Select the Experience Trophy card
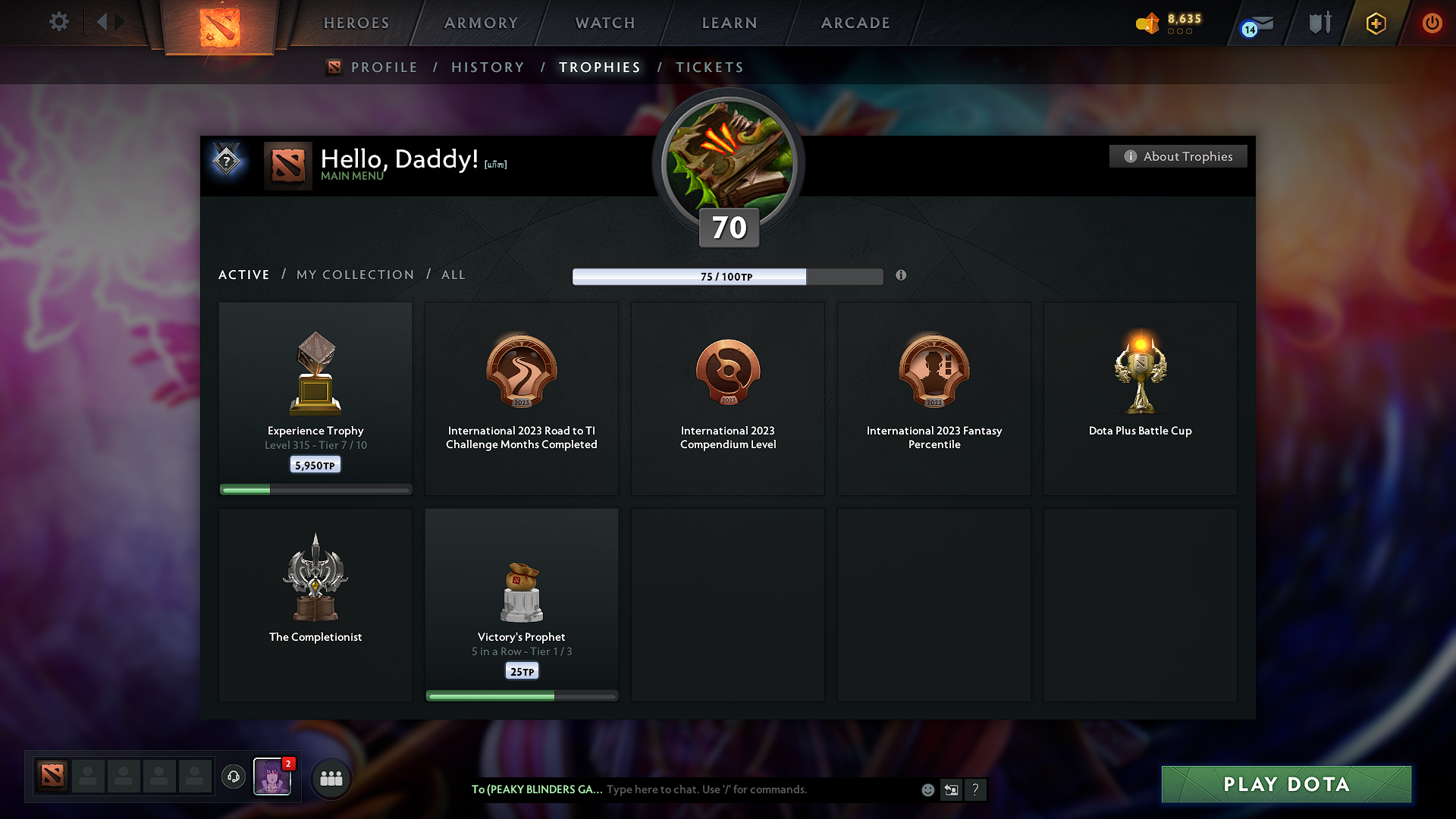Screen dimensions: 1456x819 [x=315, y=394]
